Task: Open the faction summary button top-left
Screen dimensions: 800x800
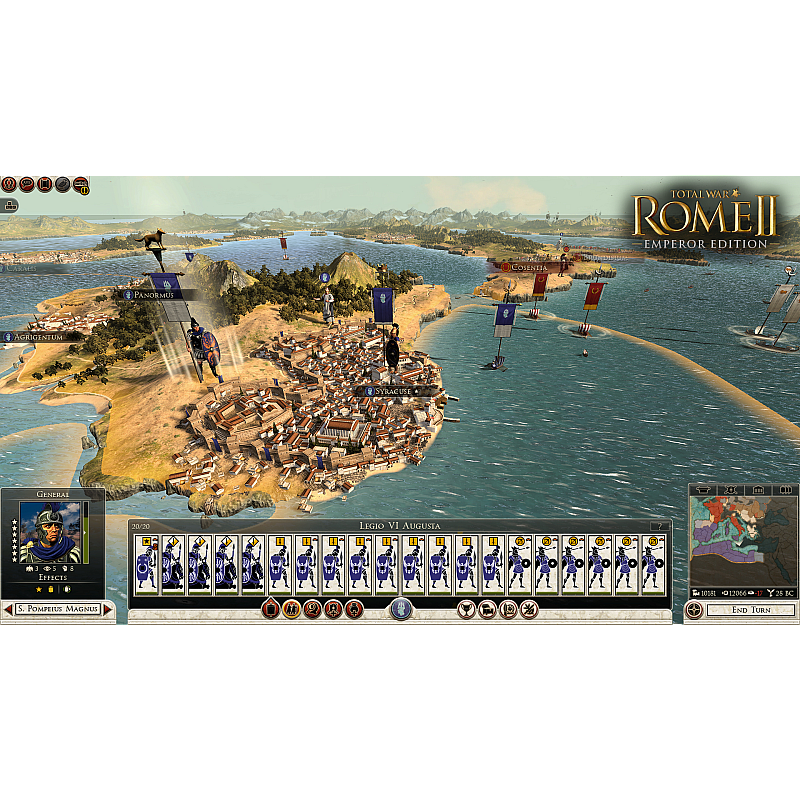Action: pyautogui.click(x=9, y=184)
